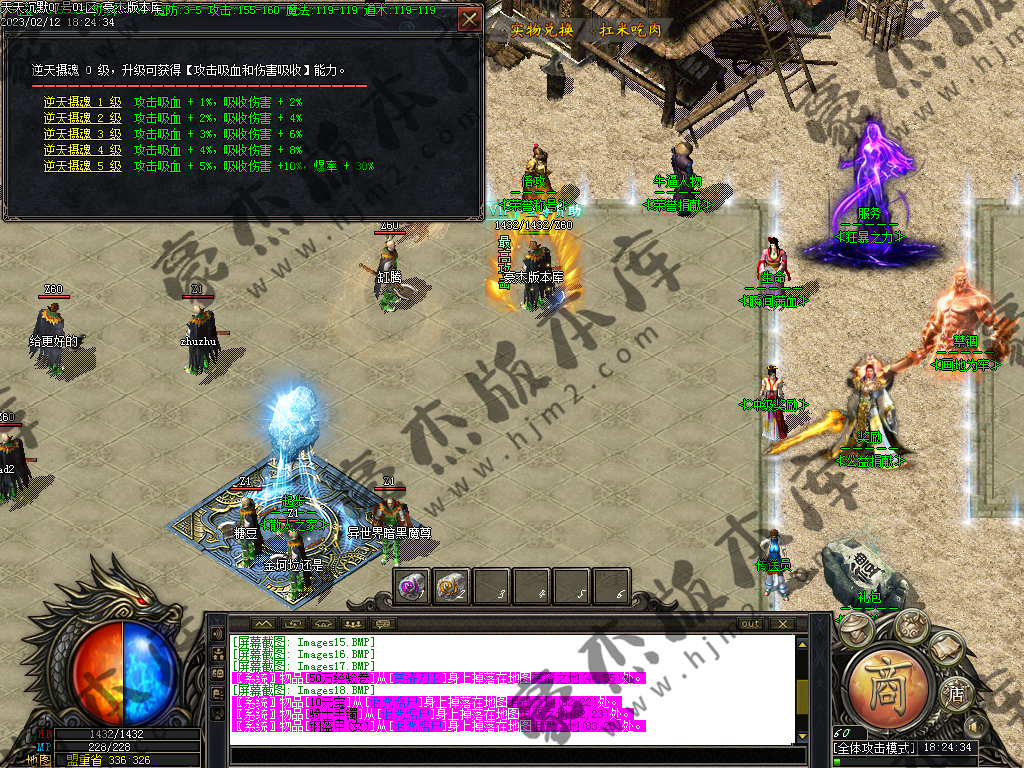Toggle the sound-wave icon beside the chat log

point(218,634)
